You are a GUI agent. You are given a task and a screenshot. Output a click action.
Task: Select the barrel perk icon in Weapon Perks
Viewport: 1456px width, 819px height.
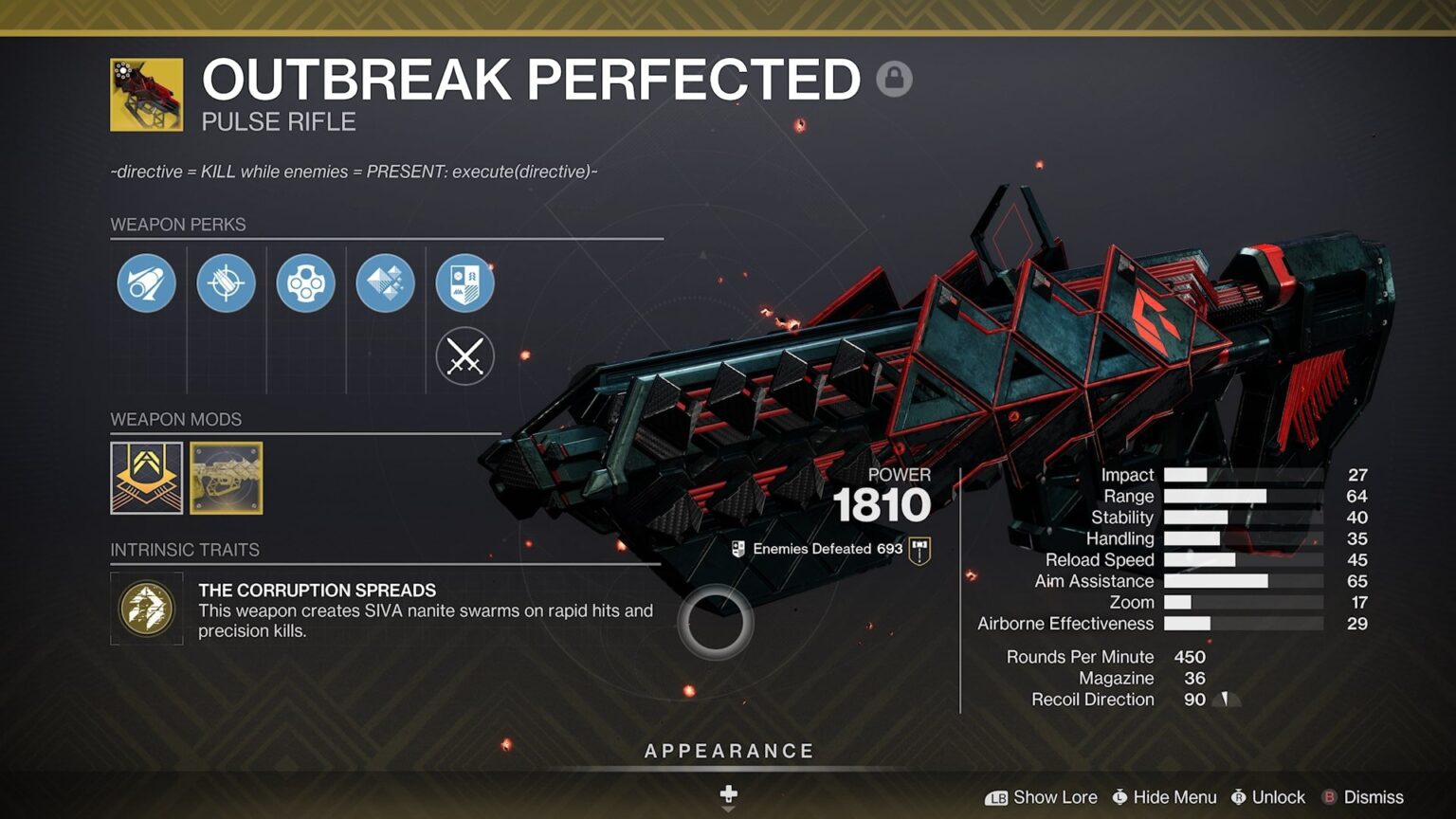click(x=145, y=282)
